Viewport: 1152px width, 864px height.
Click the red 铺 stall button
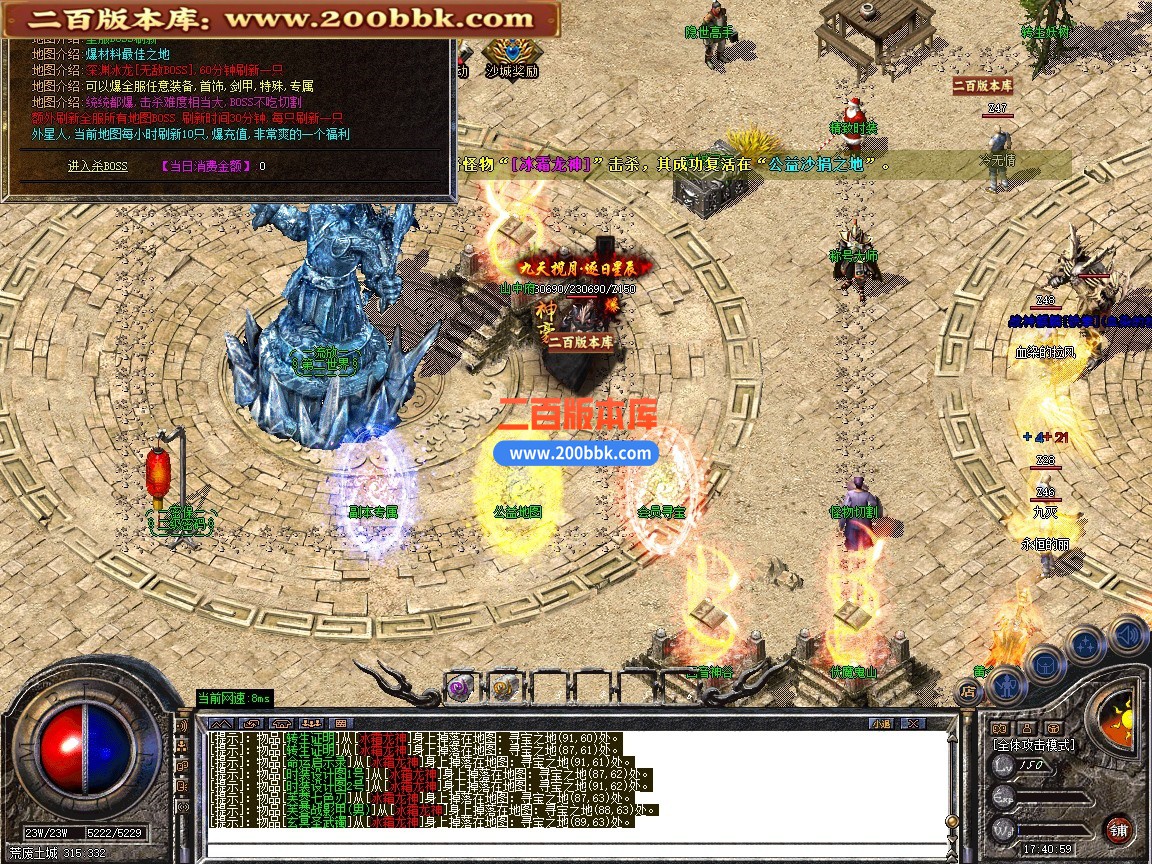click(1119, 829)
